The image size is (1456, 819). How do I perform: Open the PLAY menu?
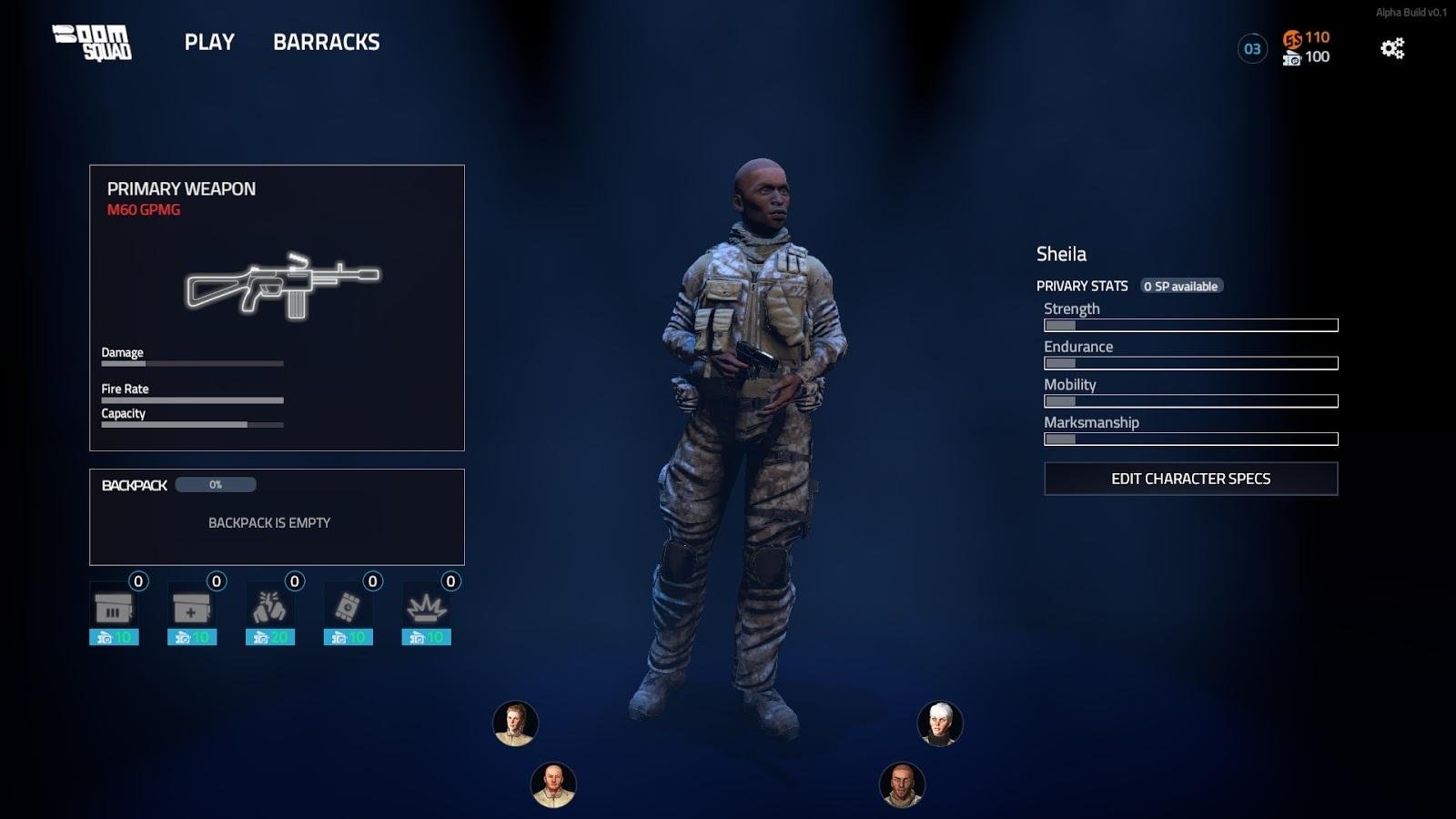click(209, 42)
